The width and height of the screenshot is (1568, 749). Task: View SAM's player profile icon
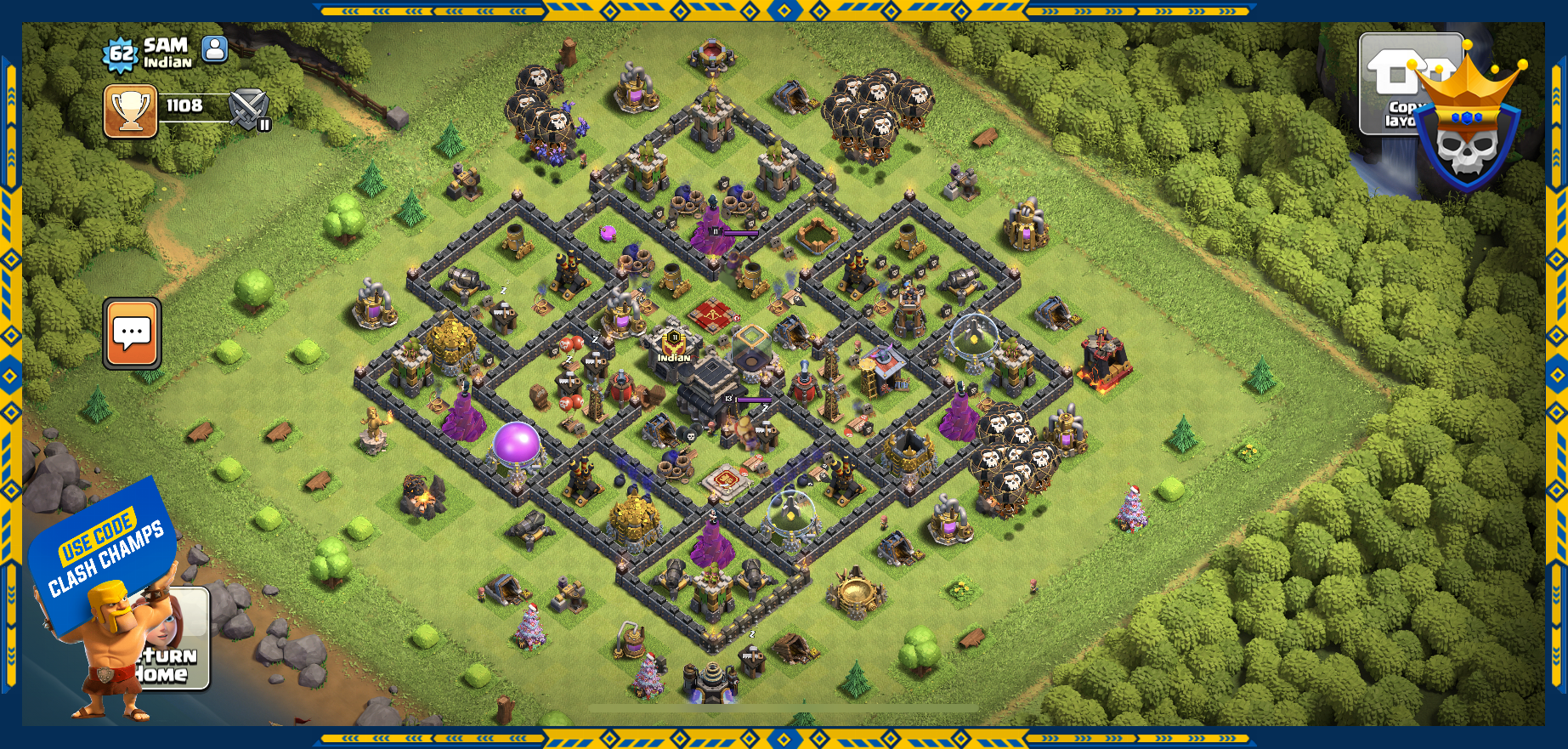coord(215,49)
